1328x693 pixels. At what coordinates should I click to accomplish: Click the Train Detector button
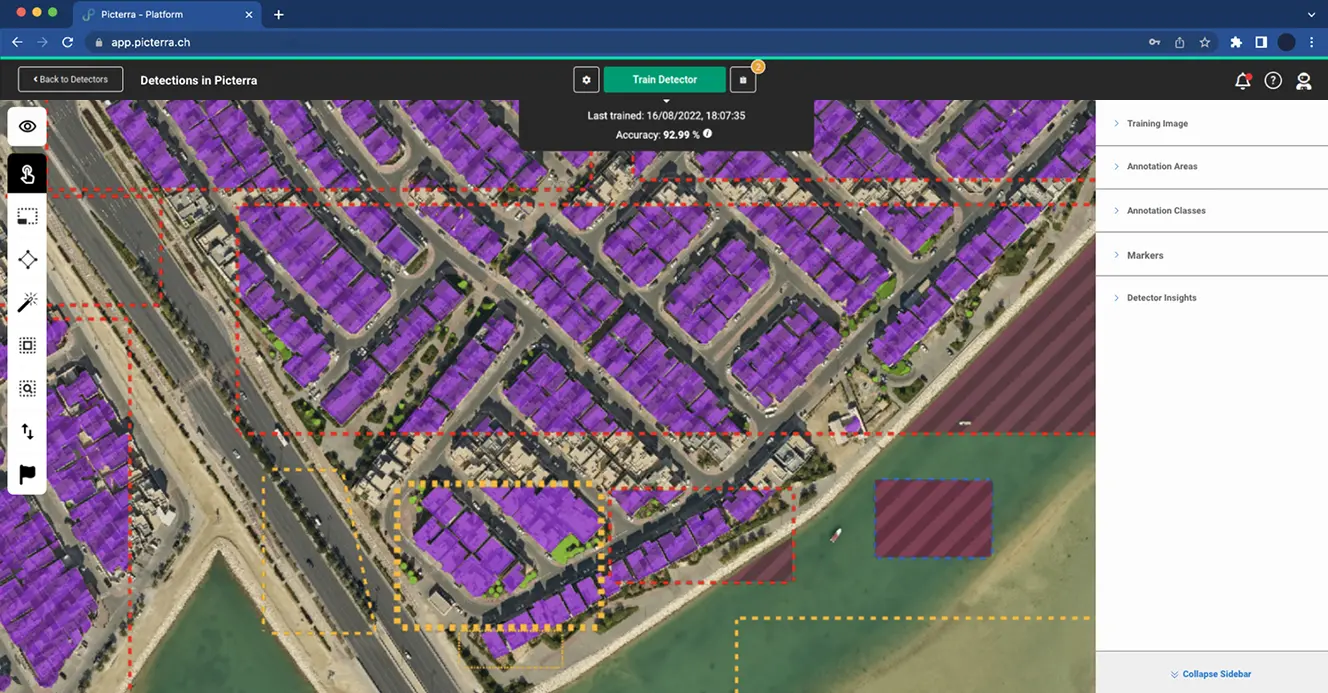(x=664, y=80)
